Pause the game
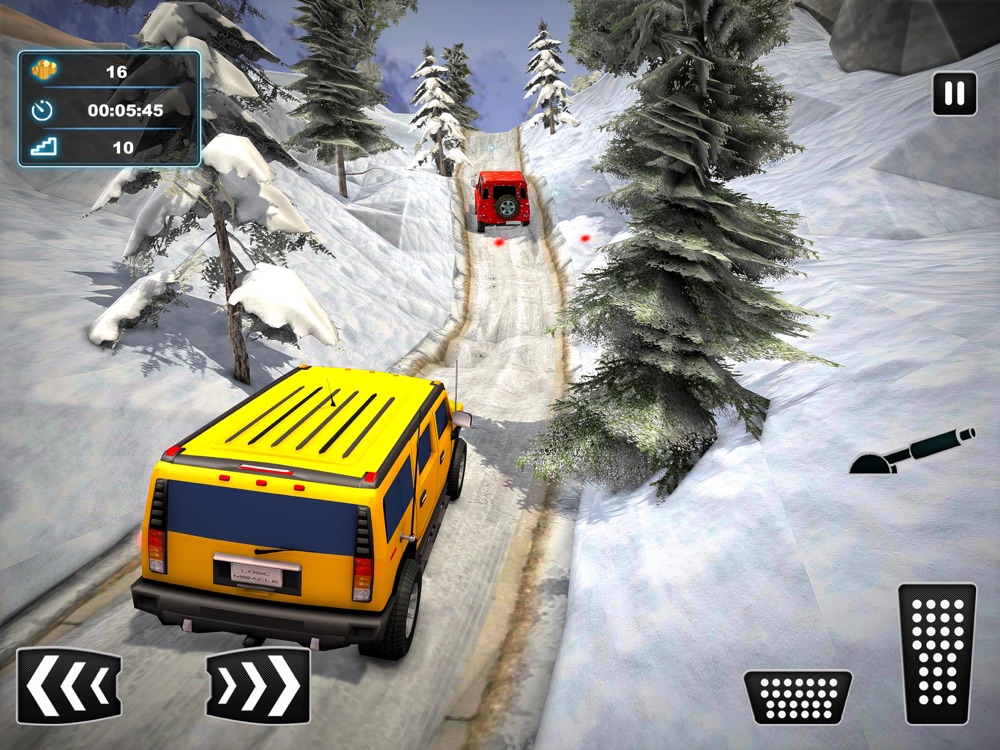Image resolution: width=1000 pixels, height=750 pixels. pos(955,94)
